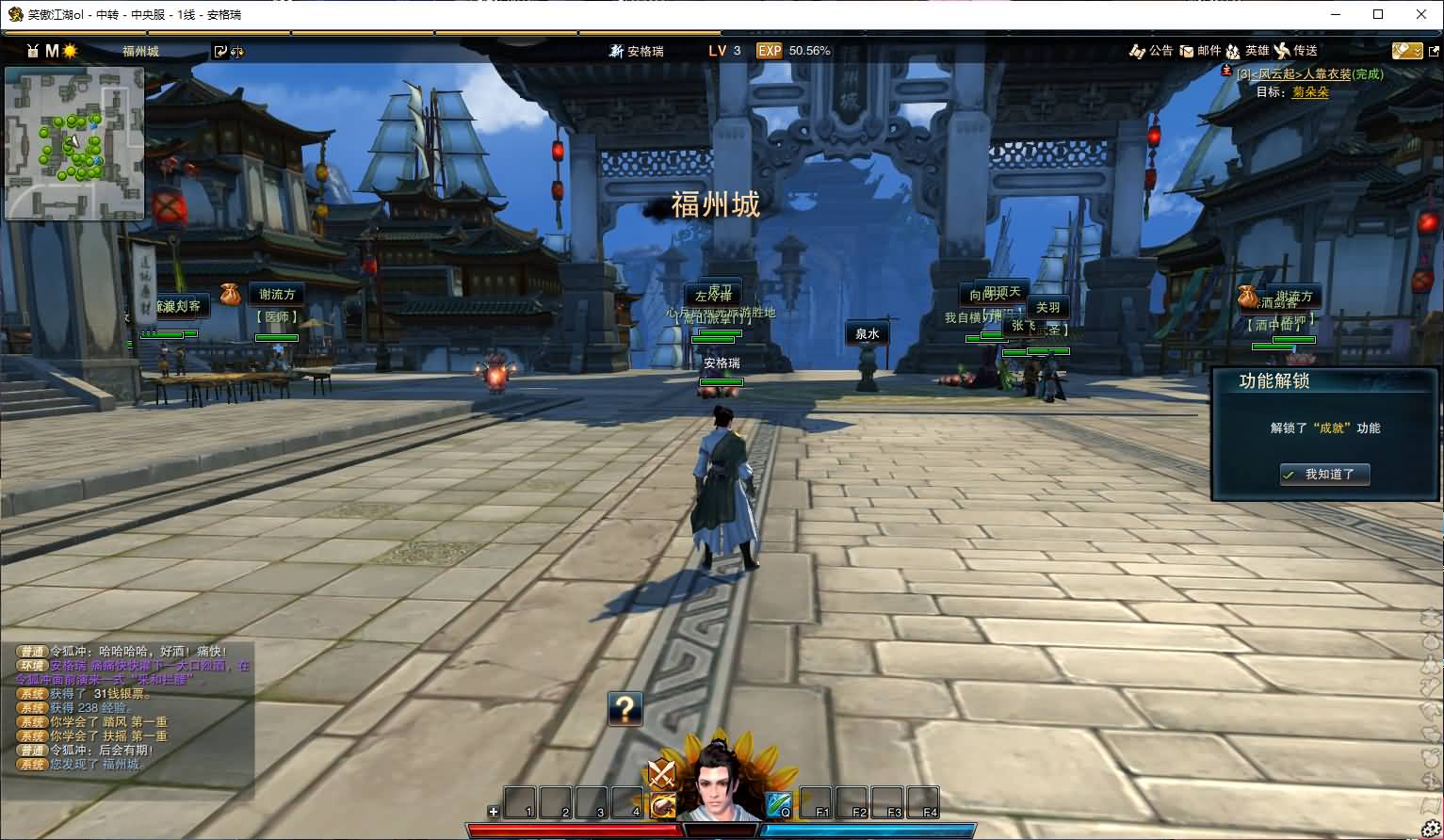Click the scales icon in top bar

coord(236,52)
